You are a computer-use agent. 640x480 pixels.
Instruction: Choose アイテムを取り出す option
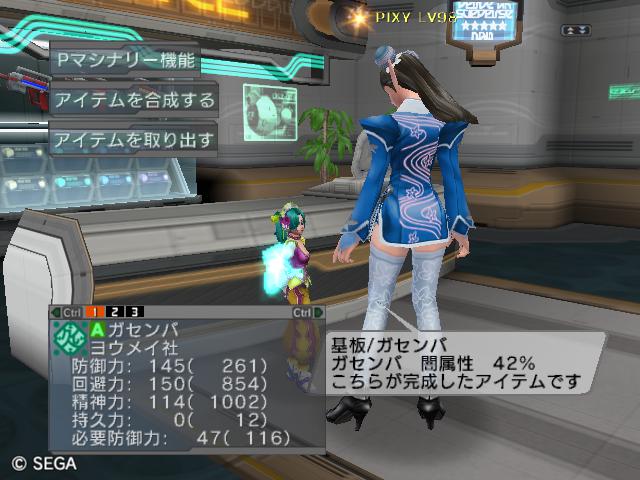(133, 139)
